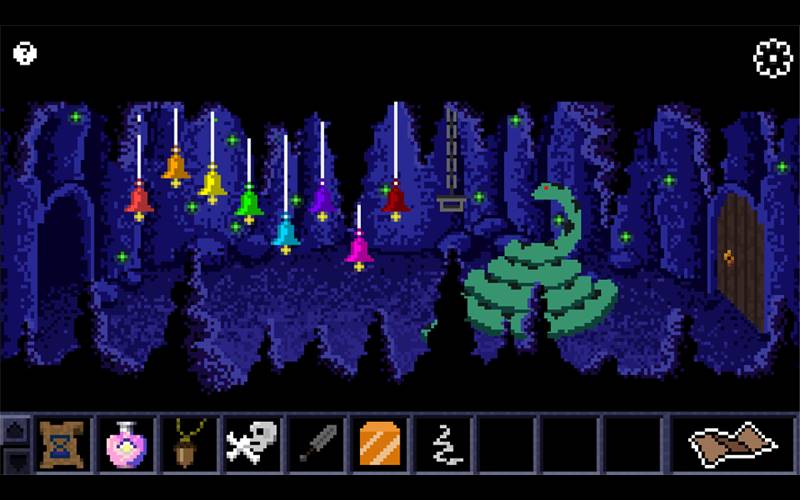The width and height of the screenshot is (800, 500).
Task: Open the question mark help button
Action: pyautogui.click(x=25, y=53)
